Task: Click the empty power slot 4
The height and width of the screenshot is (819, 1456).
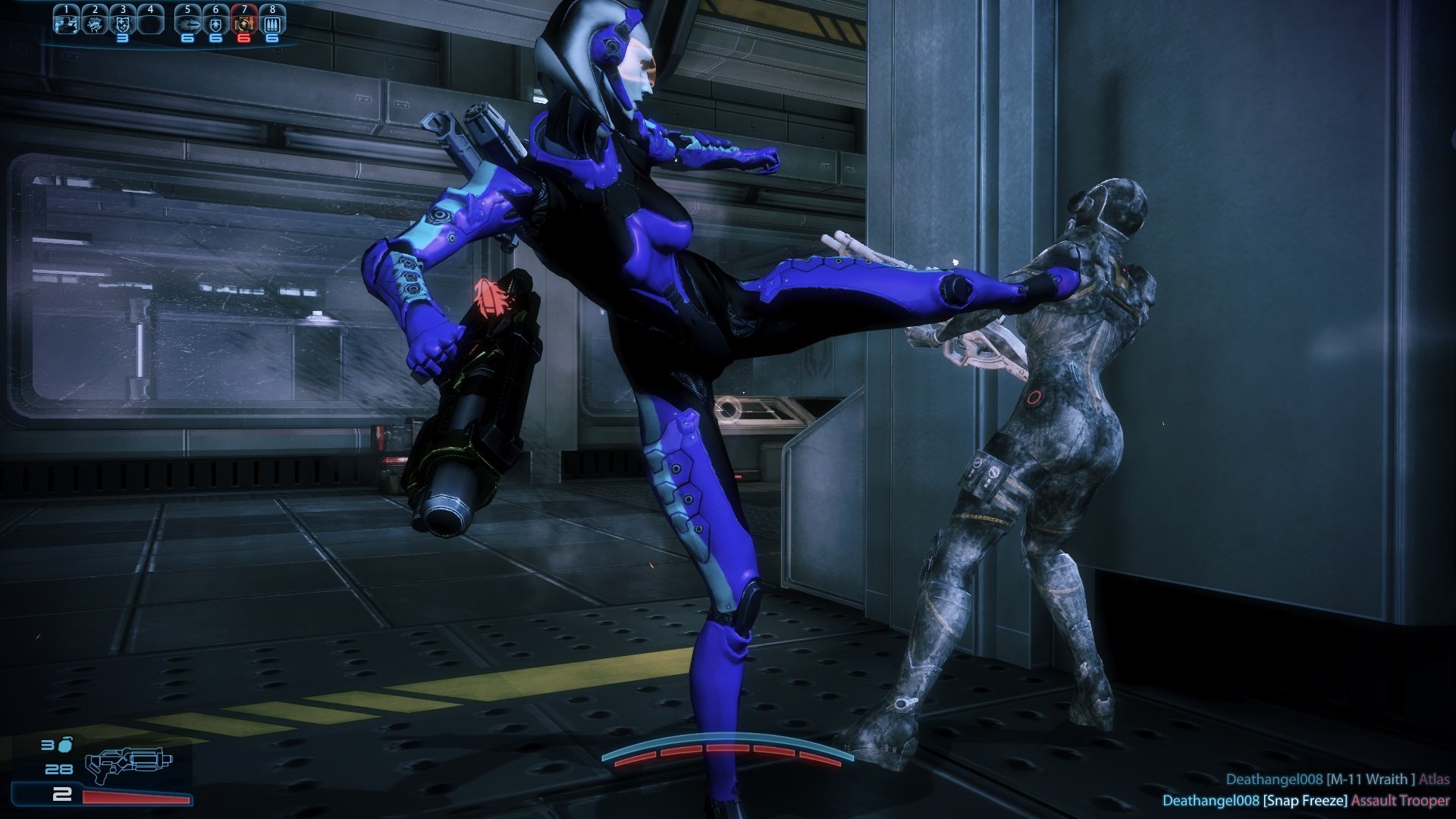Action: pyautogui.click(x=151, y=23)
